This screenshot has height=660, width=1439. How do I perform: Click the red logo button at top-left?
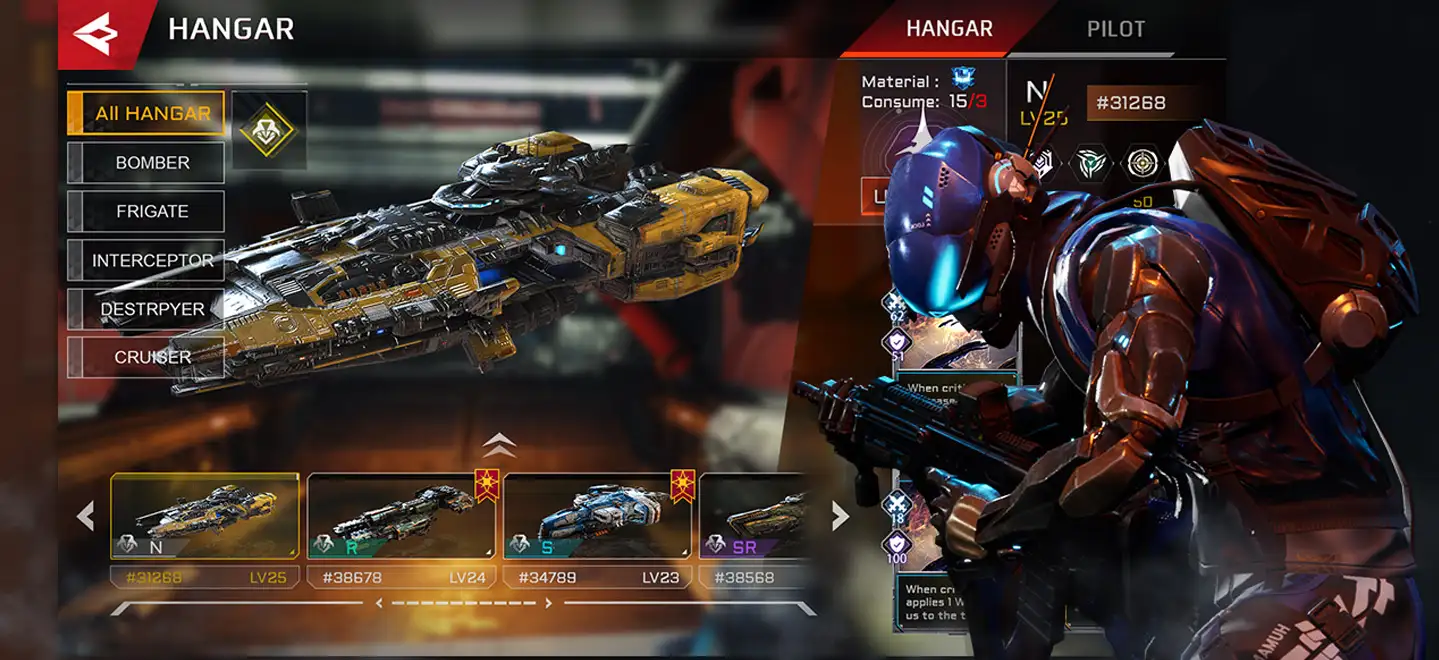click(95, 34)
